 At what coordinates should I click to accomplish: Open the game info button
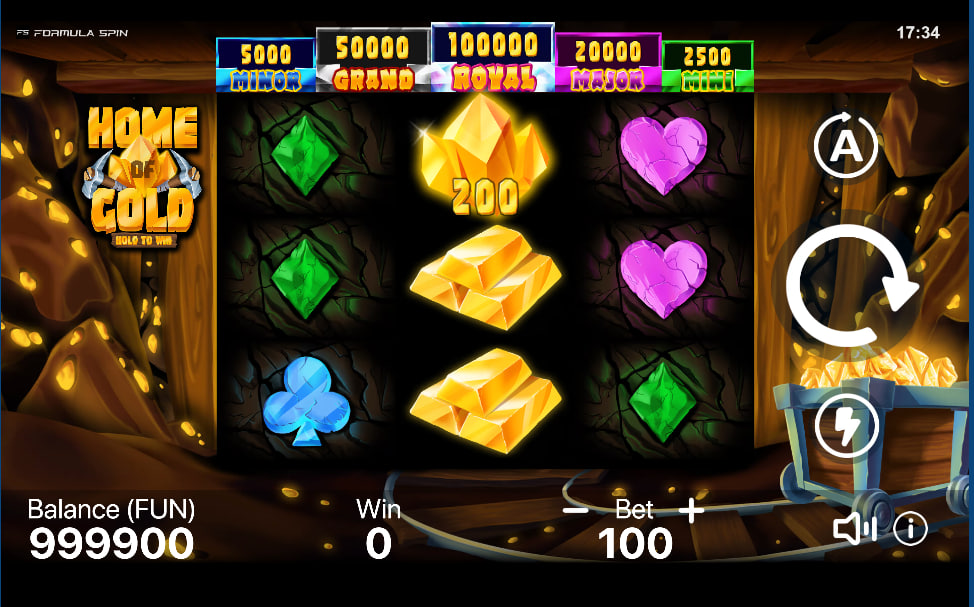pyautogui.click(x=910, y=529)
